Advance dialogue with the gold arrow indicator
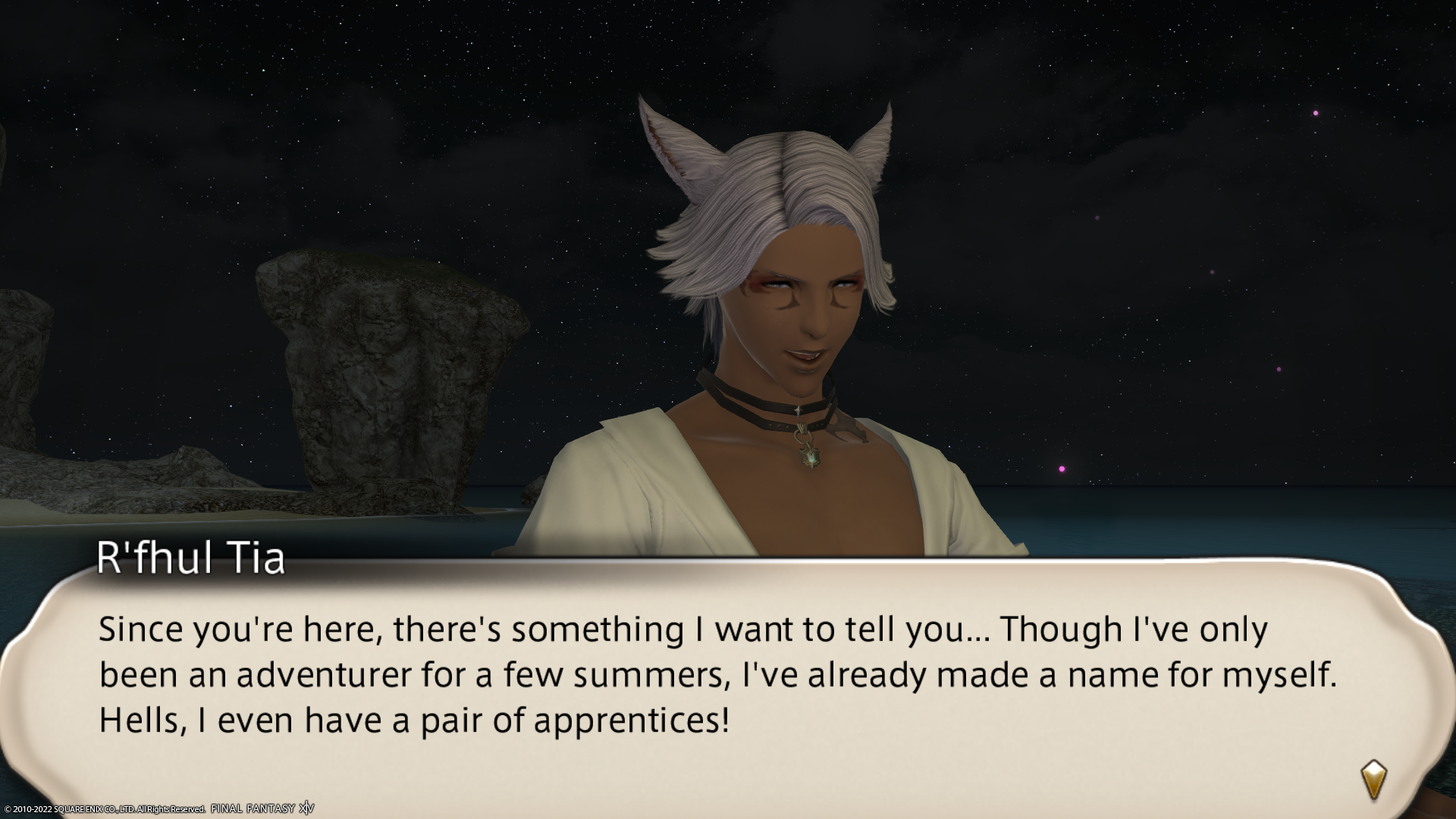 pyautogui.click(x=1373, y=779)
